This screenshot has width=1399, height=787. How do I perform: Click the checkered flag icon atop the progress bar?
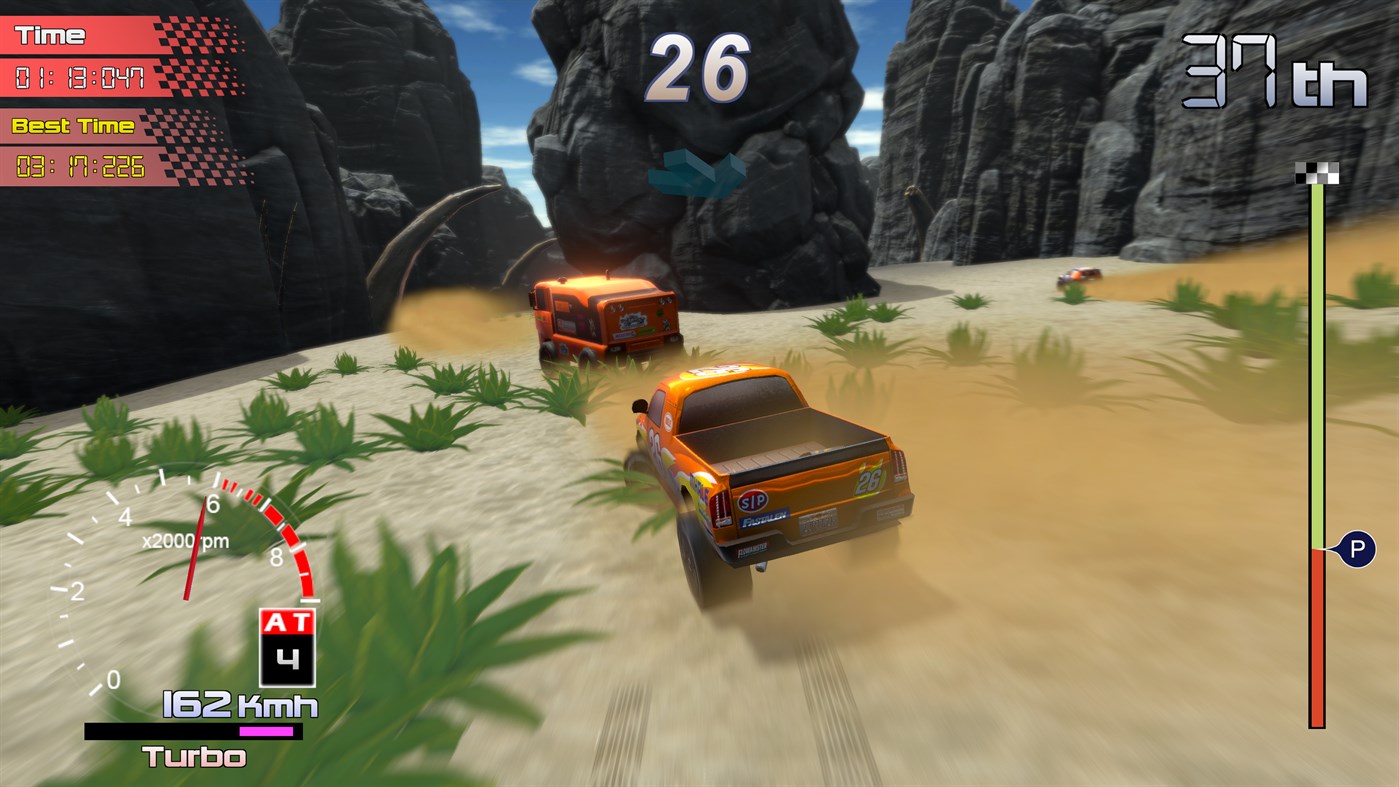click(x=1315, y=170)
